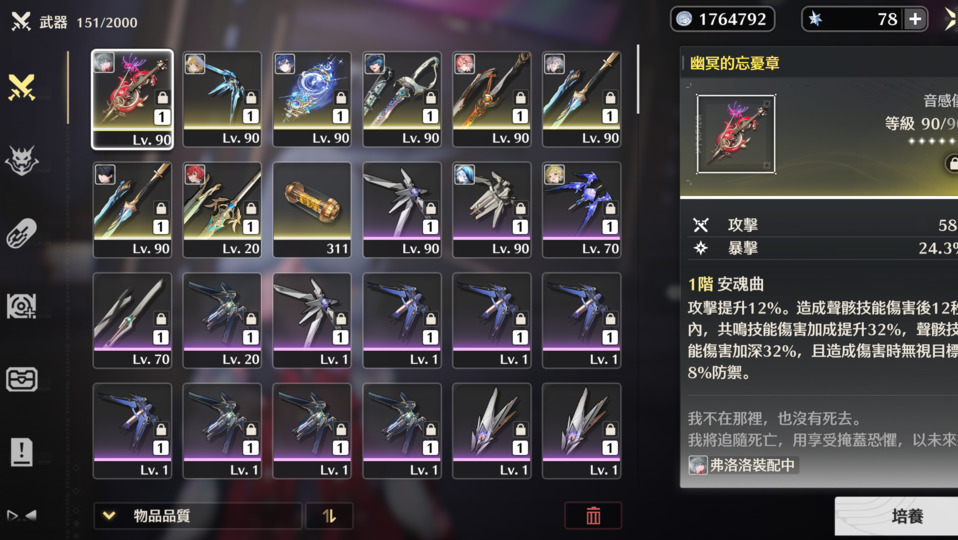
Task: Pick the Lv. 70 dark blue gauntlets
Action: 582,209
